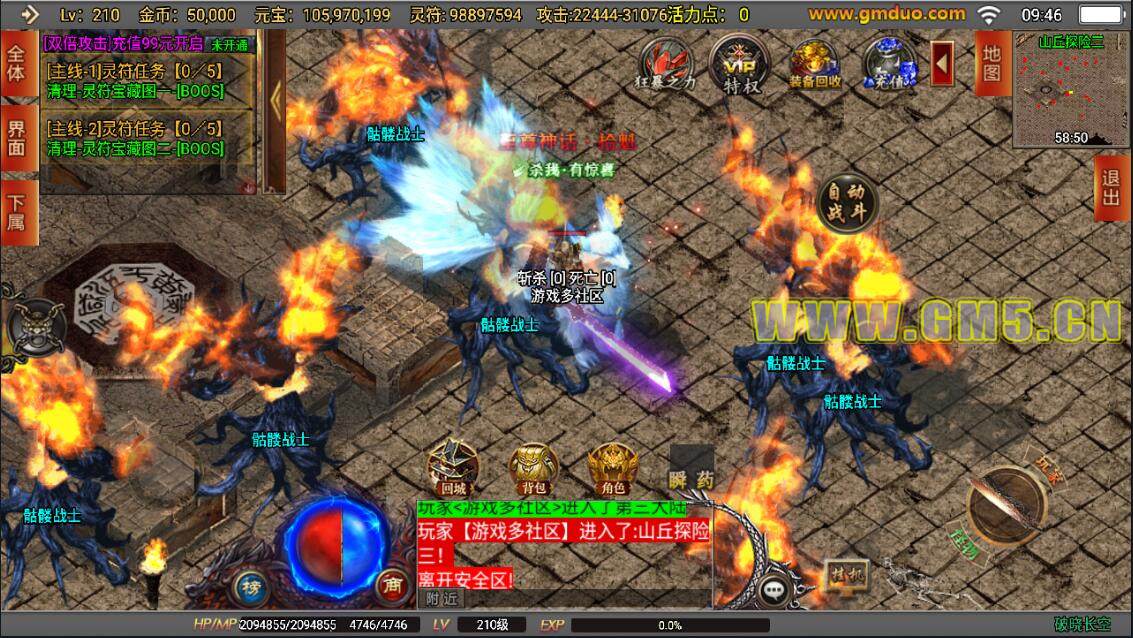Switch to the 全体 tab
Image resolution: width=1133 pixels, height=638 pixels.
coord(17,63)
